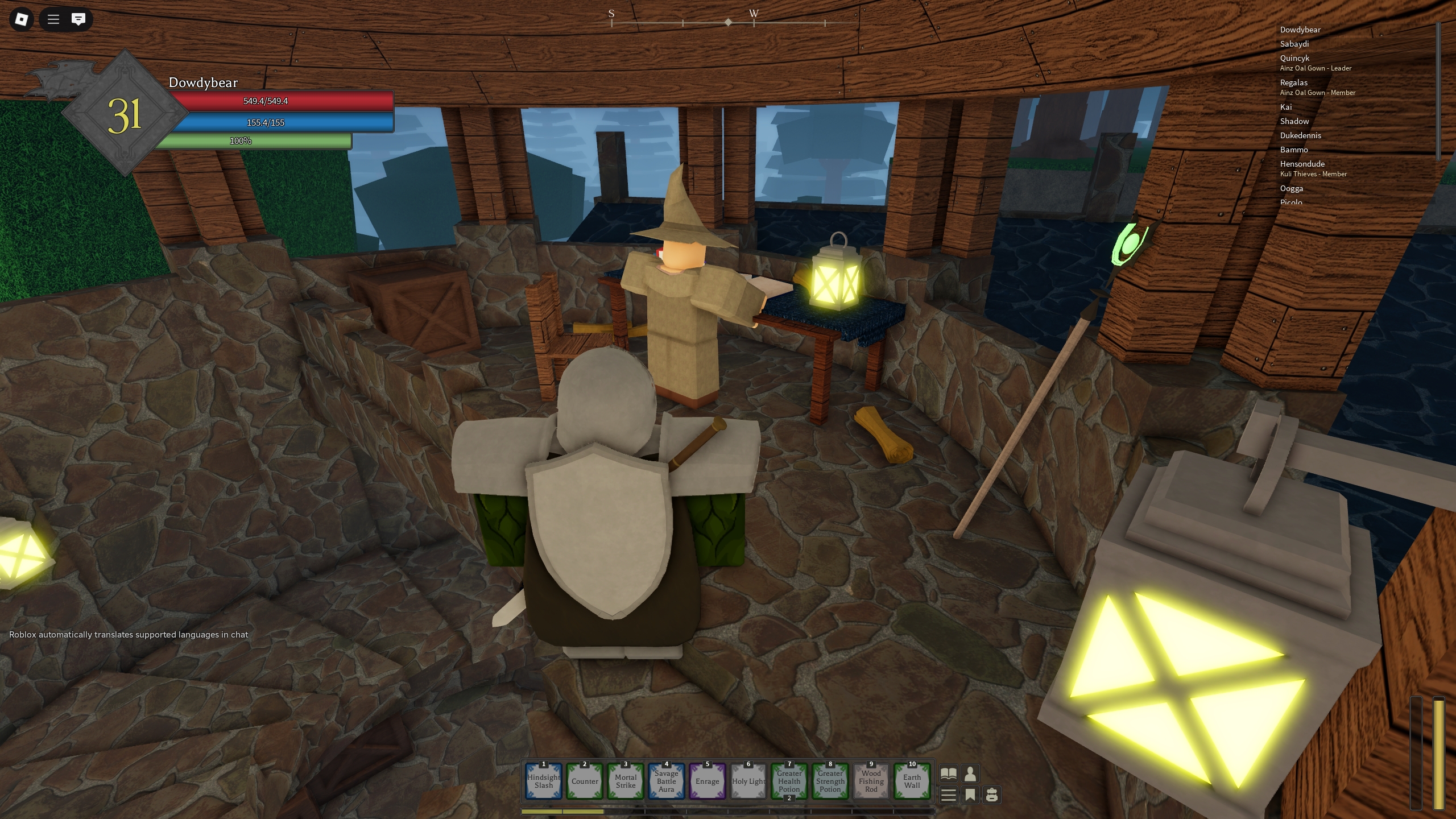Open the backpack inventory icon

click(x=991, y=795)
